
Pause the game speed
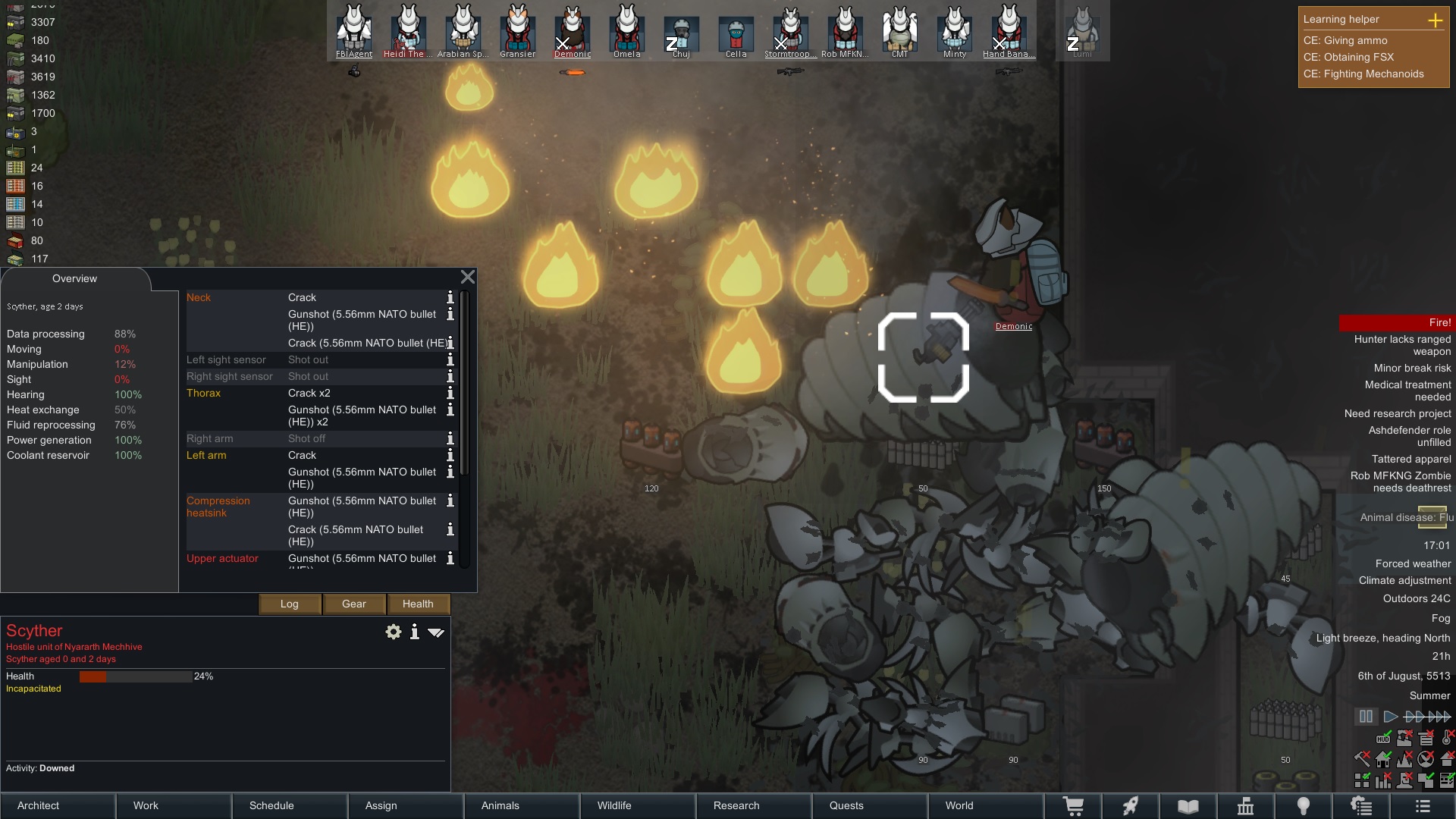(1366, 717)
